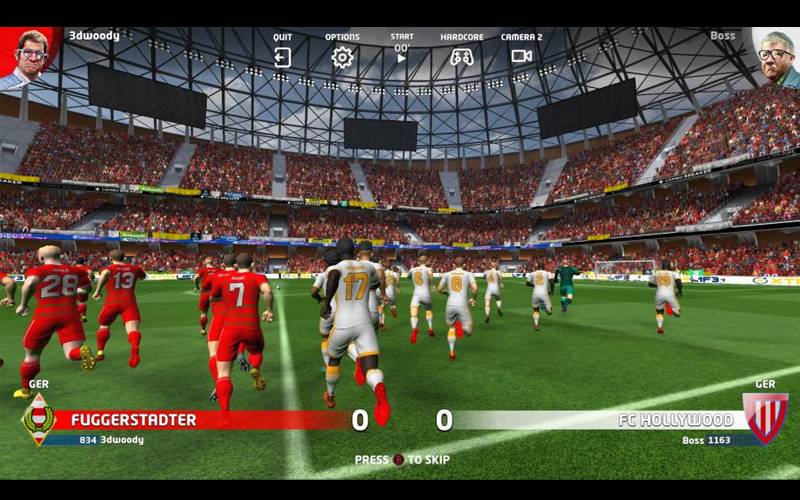Screen dimensions: 800x500
Task: Switch view with the Camera 2 icon
Action: [x=521, y=56]
